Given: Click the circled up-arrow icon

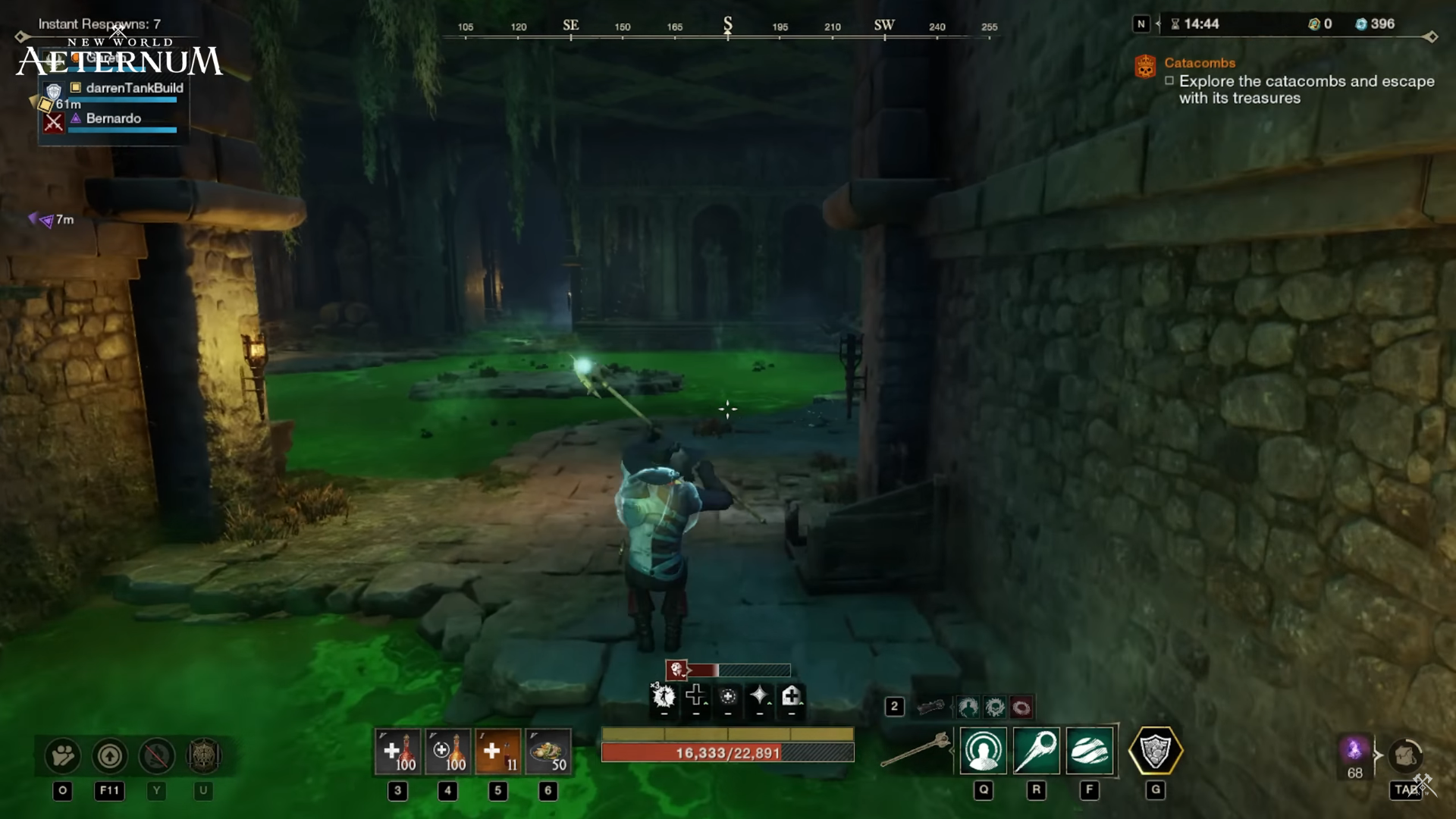Looking at the screenshot, I should (109, 755).
